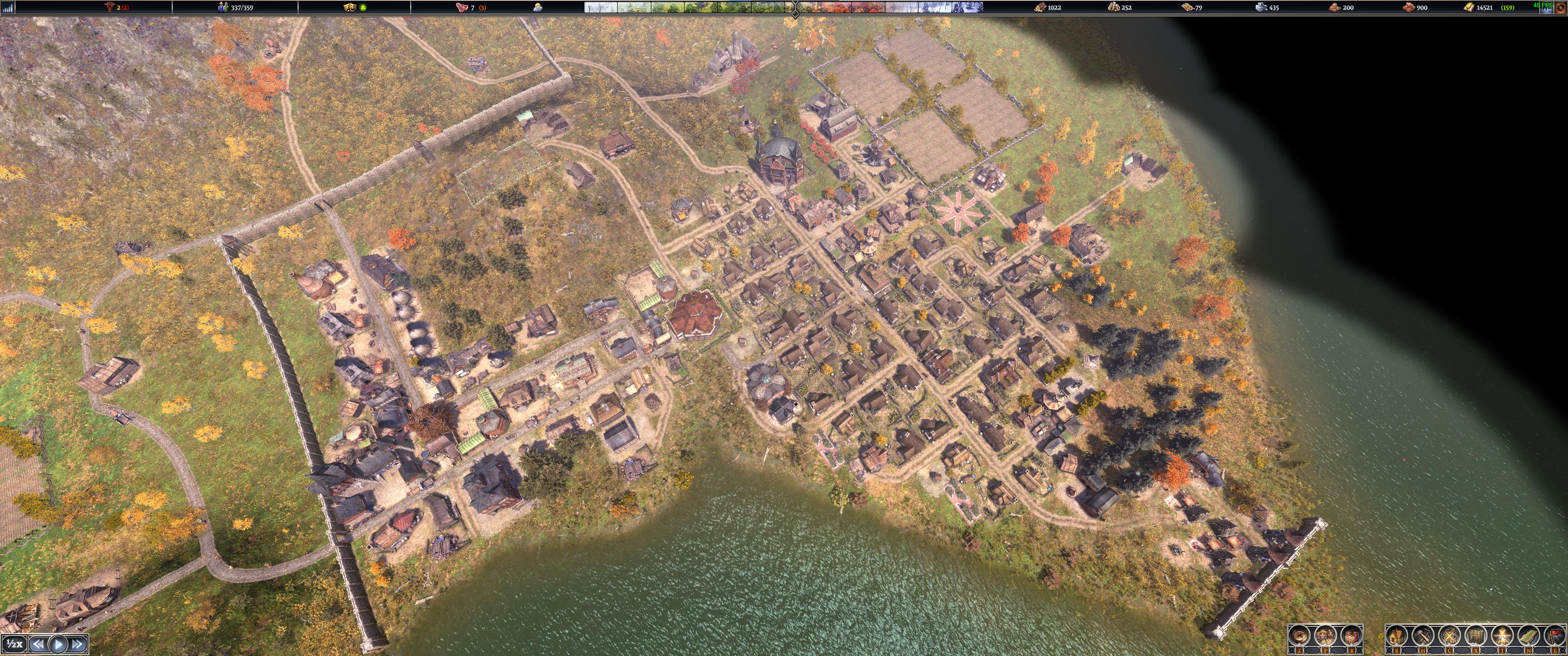Click the firewood resource icon showing 1022
The image size is (1568, 656).
coord(1040,8)
